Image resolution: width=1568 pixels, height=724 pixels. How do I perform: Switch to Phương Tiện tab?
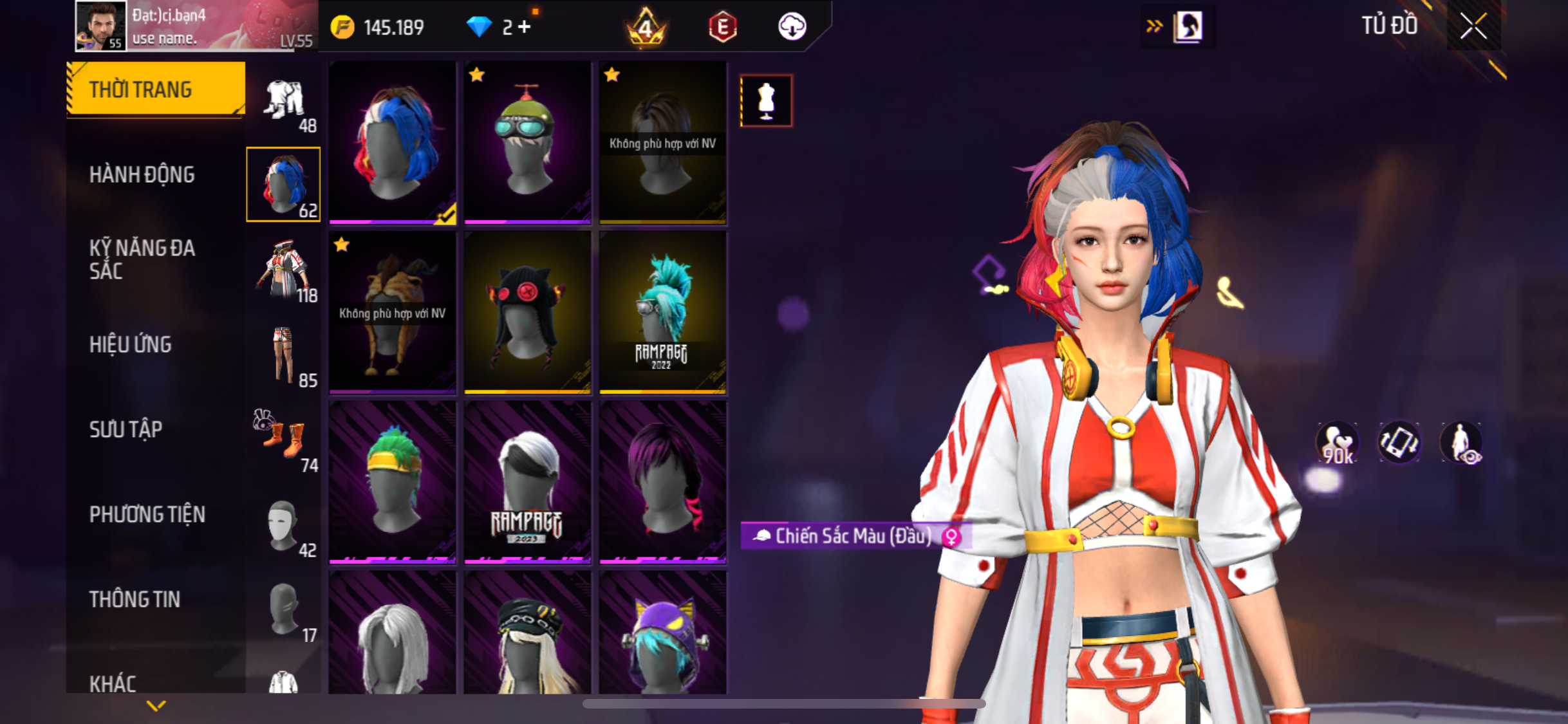point(147,514)
